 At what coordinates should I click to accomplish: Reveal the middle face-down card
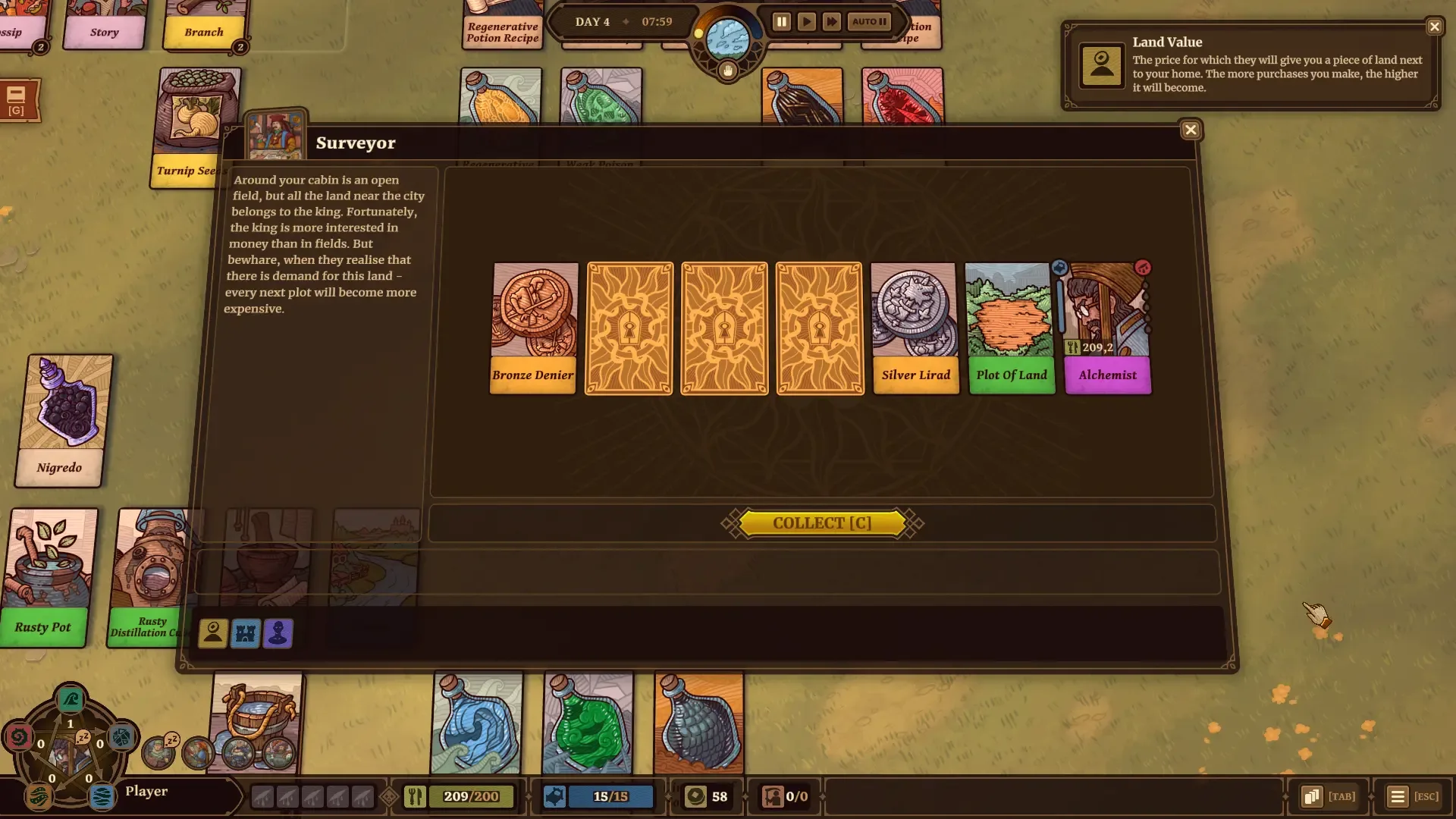pyautogui.click(x=723, y=328)
